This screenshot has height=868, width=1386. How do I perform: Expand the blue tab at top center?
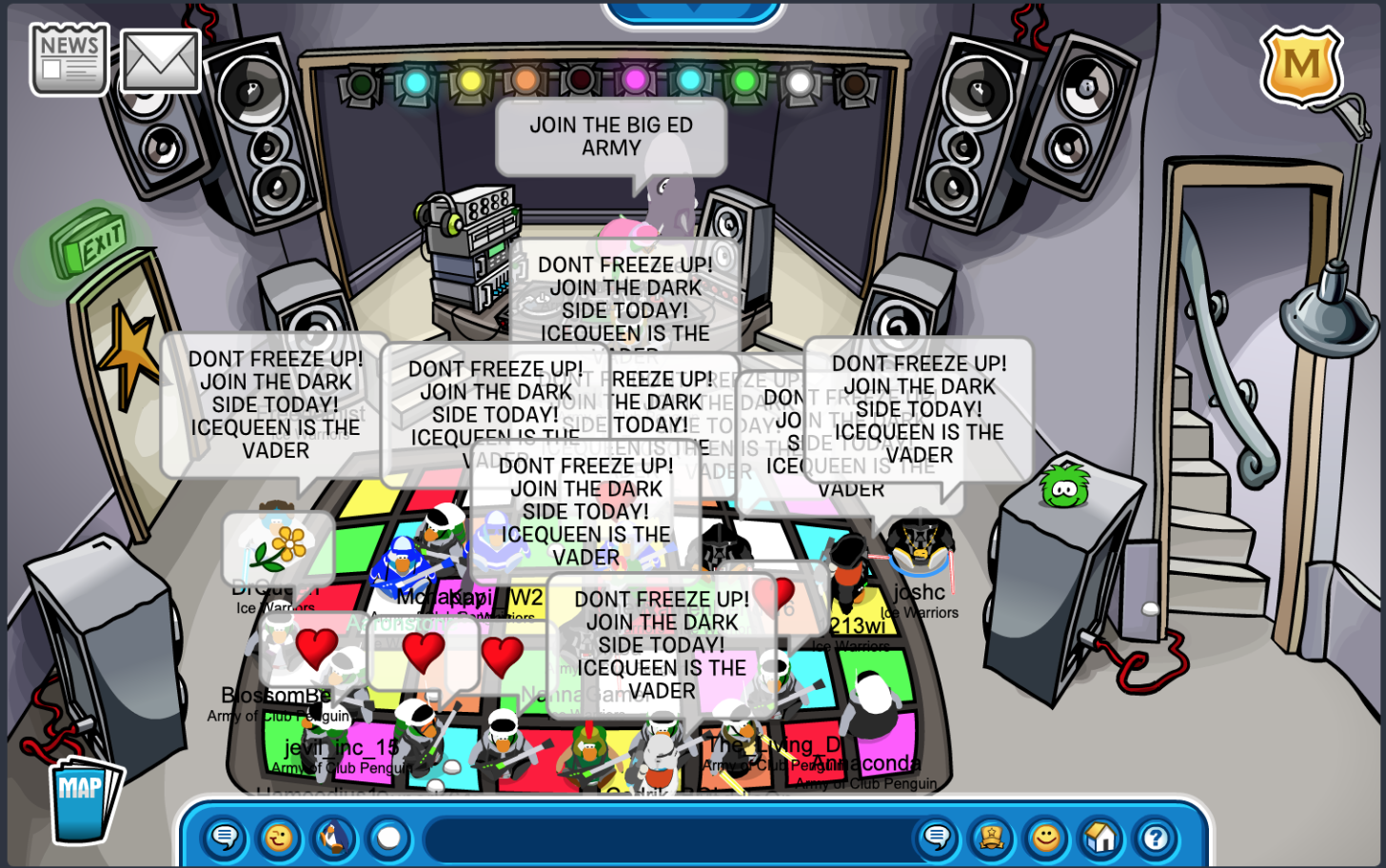pyautogui.click(x=693, y=11)
